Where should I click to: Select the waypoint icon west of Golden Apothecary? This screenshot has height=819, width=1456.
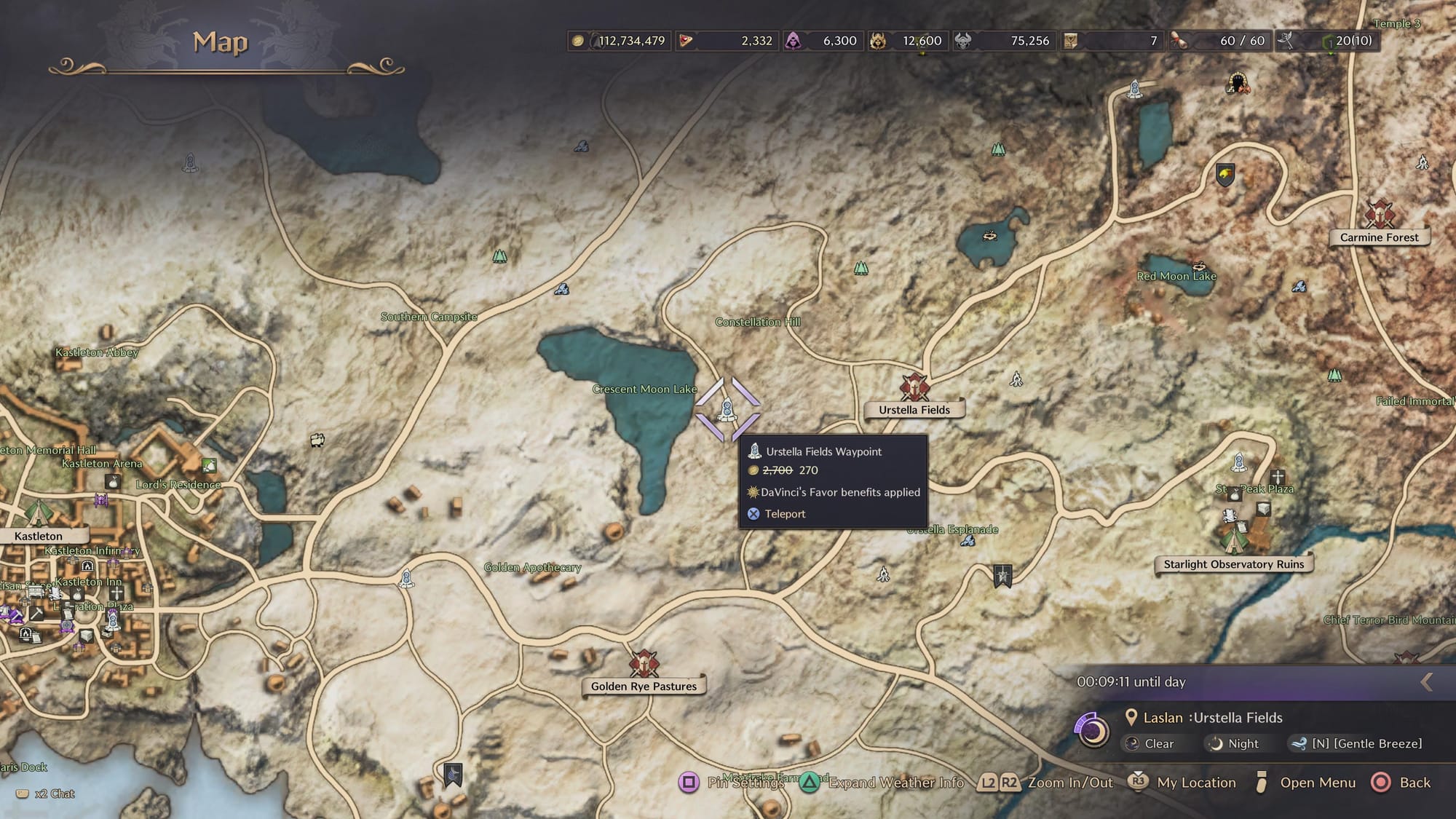click(x=407, y=579)
